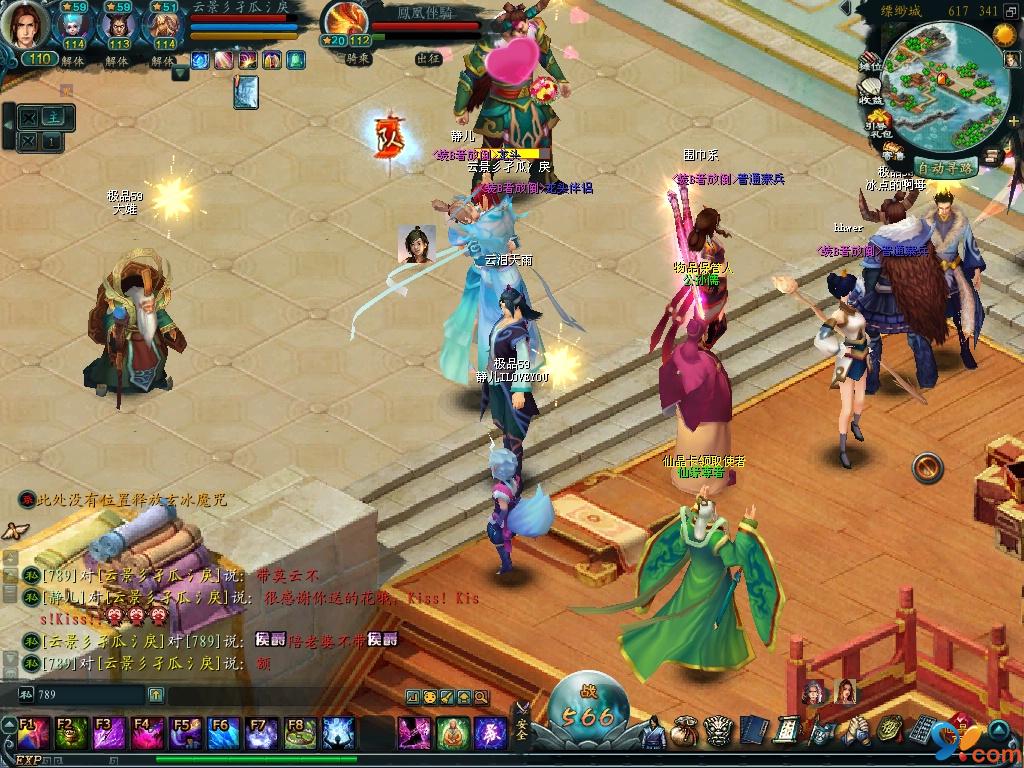Open the chat emoticon face button
Screen dimensions: 1024x768
tap(429, 696)
